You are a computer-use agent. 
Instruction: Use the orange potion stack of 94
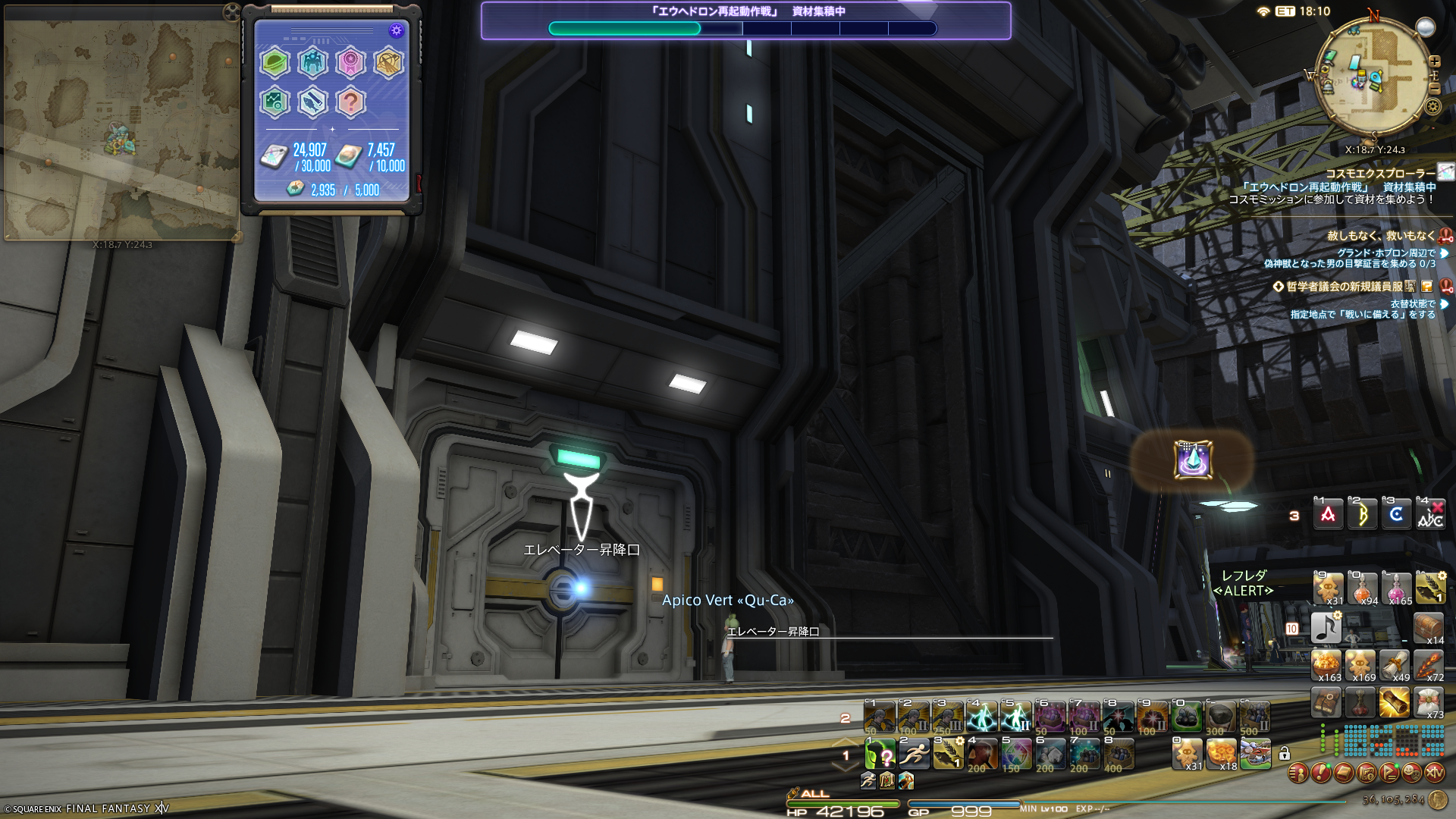(1362, 588)
